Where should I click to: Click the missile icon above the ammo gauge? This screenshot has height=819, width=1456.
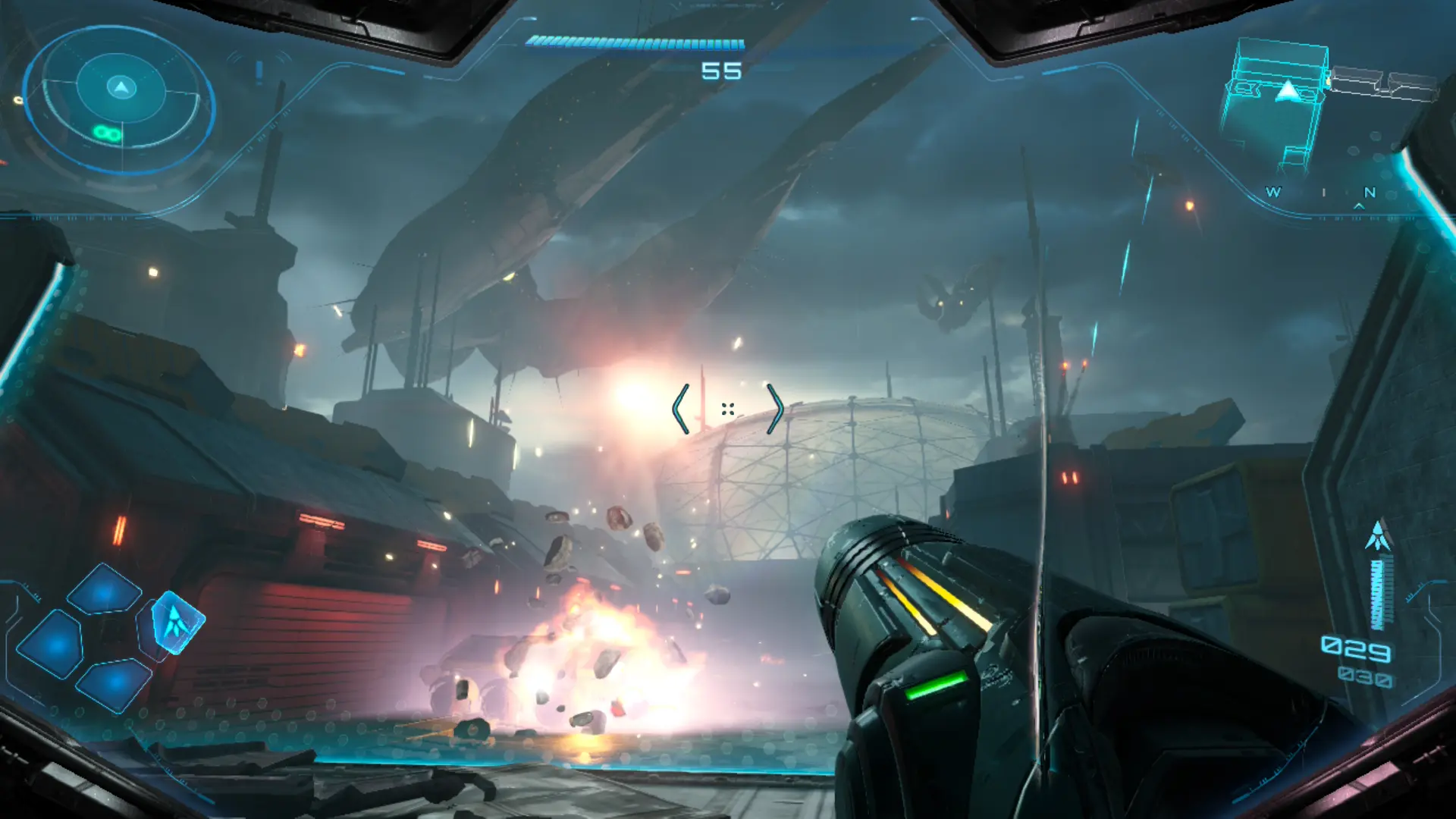1378,536
